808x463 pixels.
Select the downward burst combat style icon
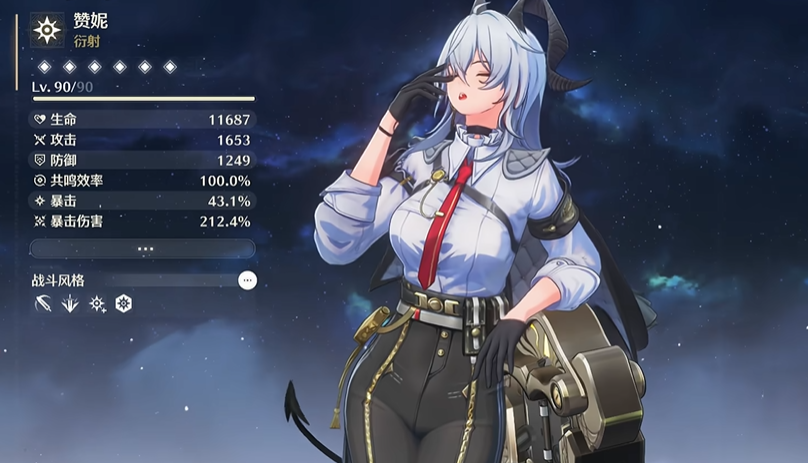coord(69,304)
